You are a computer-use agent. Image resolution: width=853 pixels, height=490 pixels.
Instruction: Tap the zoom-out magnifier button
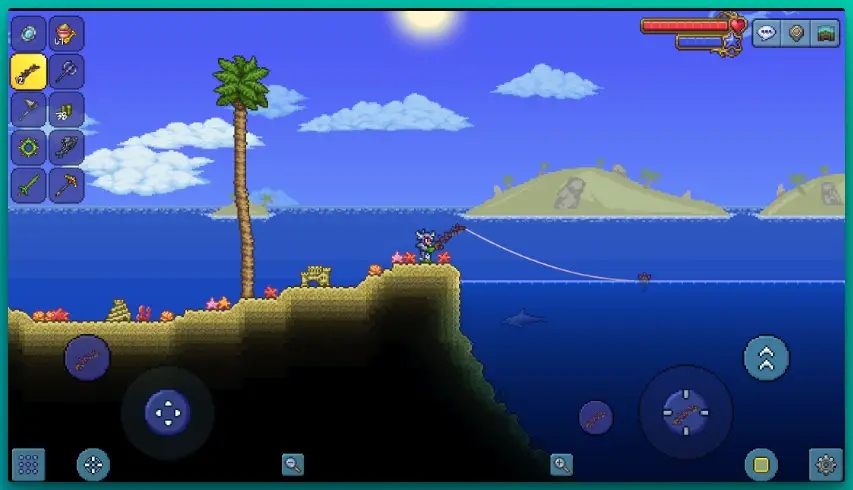coord(293,464)
